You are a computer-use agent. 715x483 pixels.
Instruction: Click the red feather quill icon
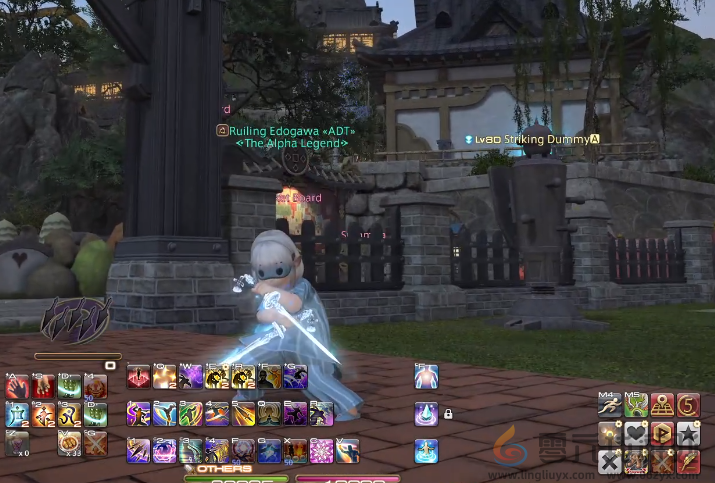[x=687, y=461]
